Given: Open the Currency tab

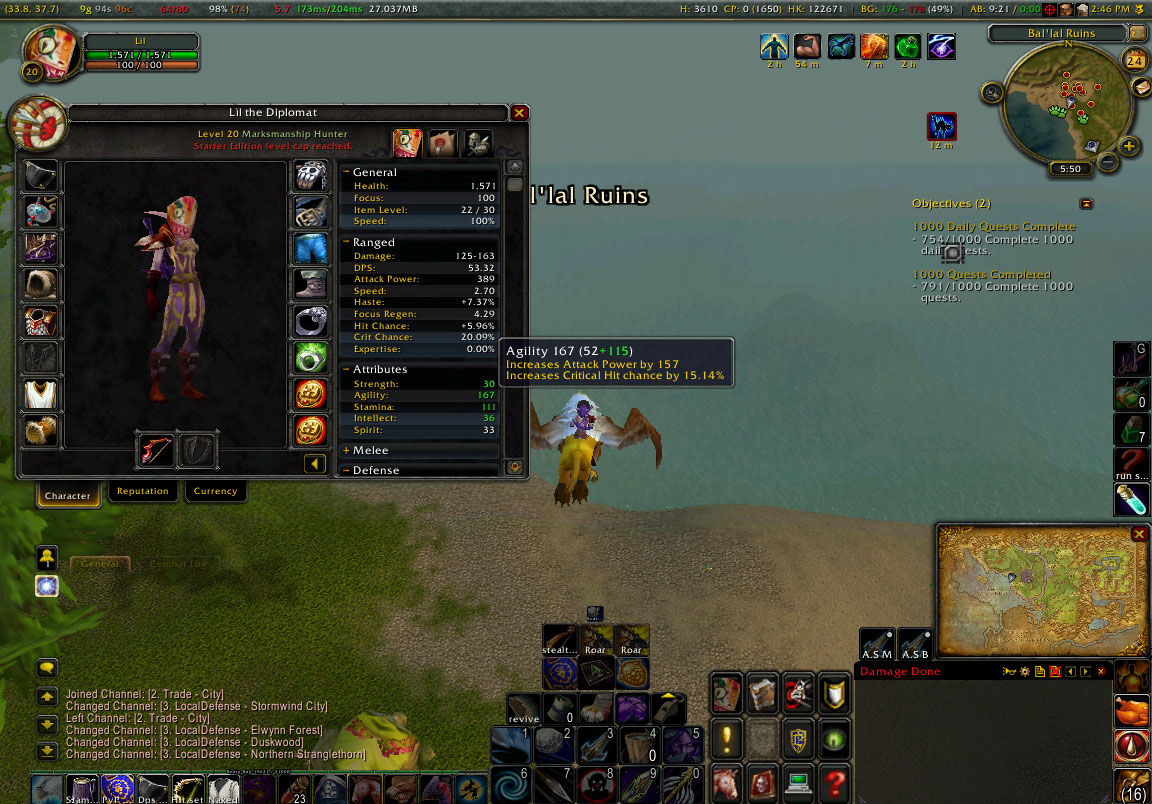Looking at the screenshot, I should (215, 491).
